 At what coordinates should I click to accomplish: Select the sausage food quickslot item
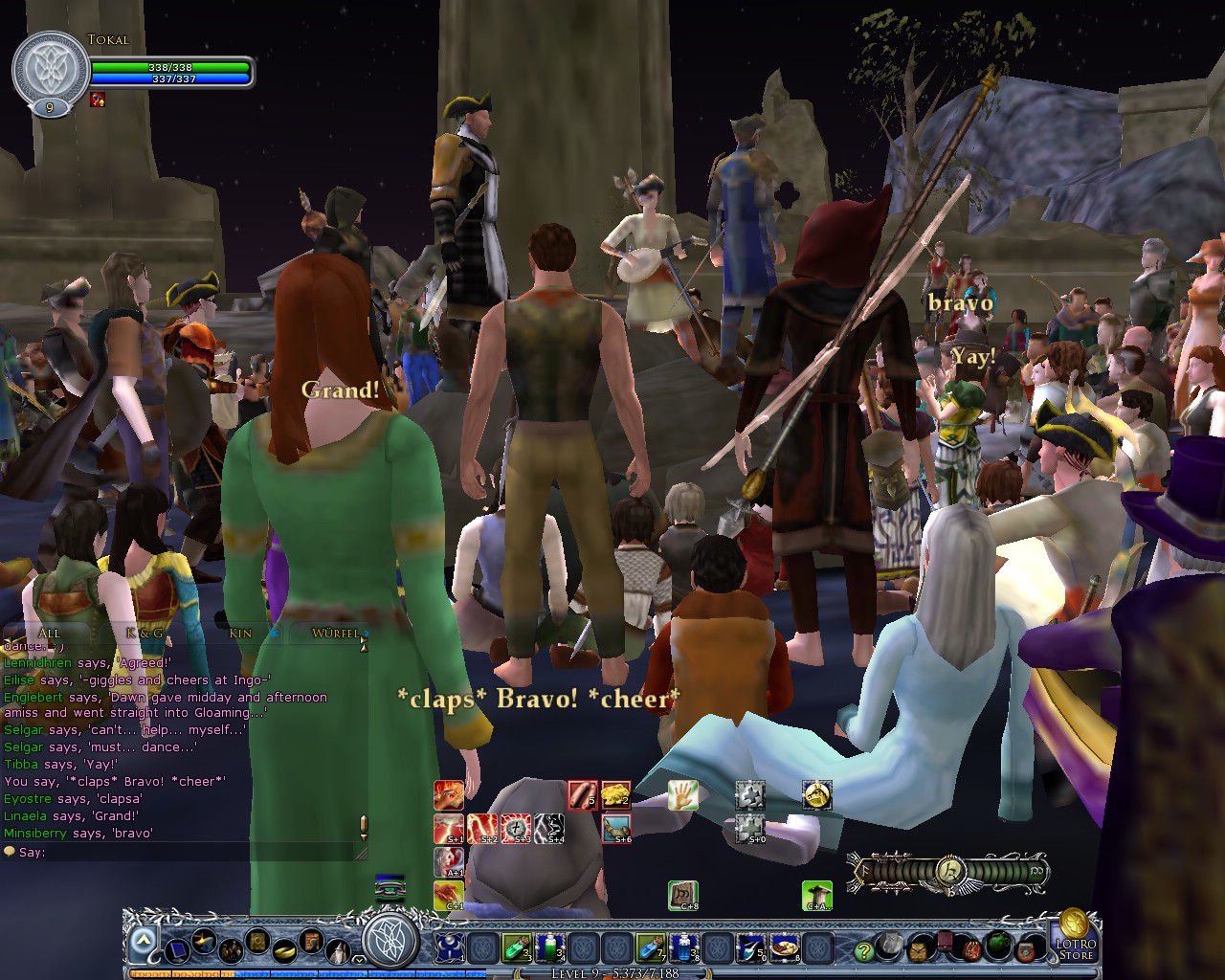[x=583, y=795]
